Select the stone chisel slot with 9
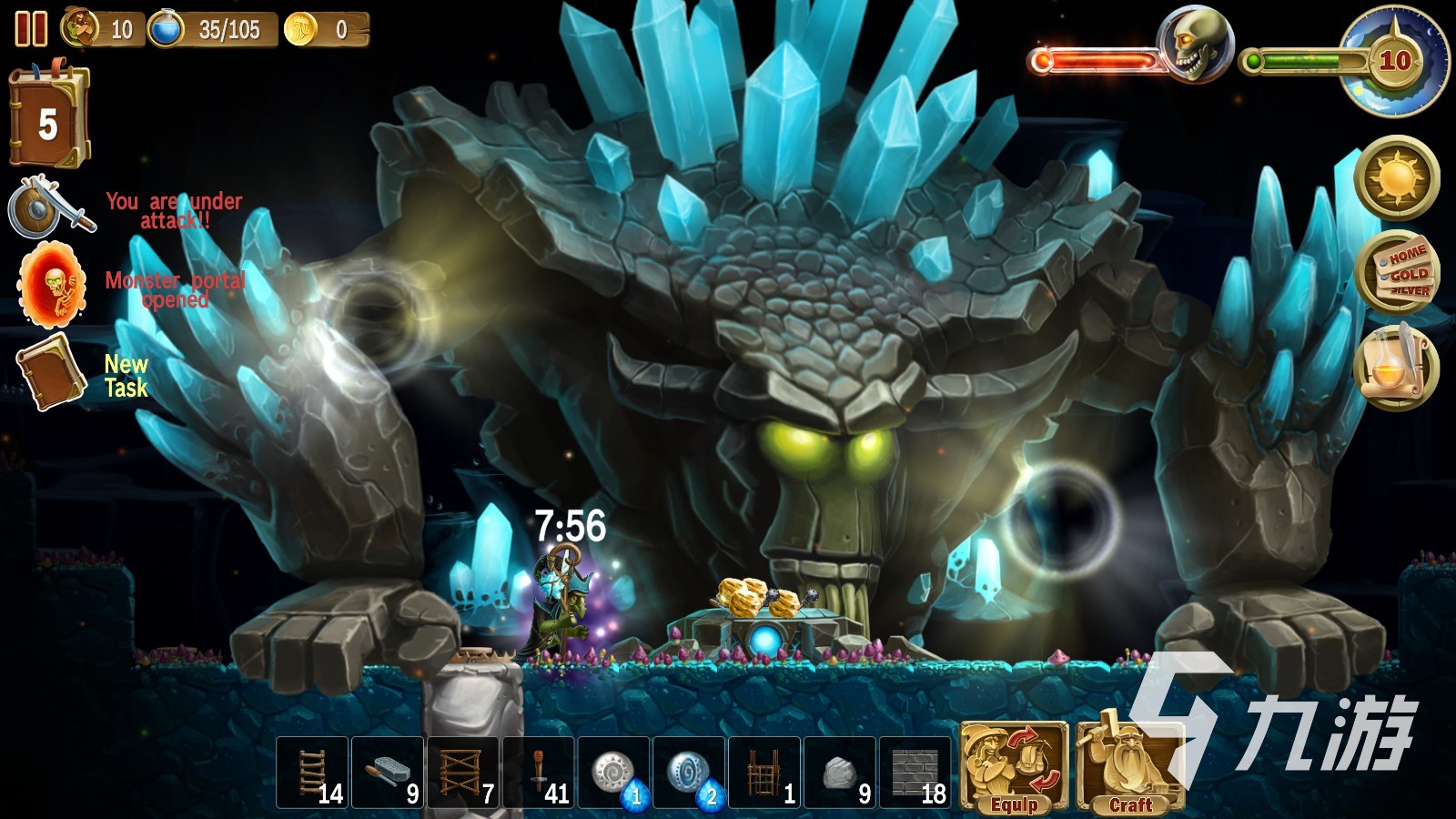Viewport: 1456px width, 819px height. pos(388,773)
